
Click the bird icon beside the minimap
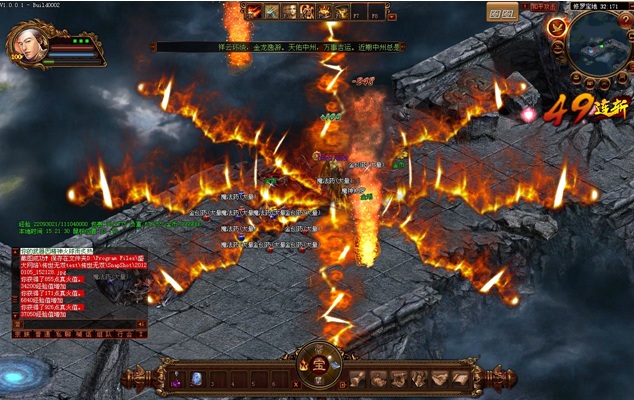coord(556,29)
